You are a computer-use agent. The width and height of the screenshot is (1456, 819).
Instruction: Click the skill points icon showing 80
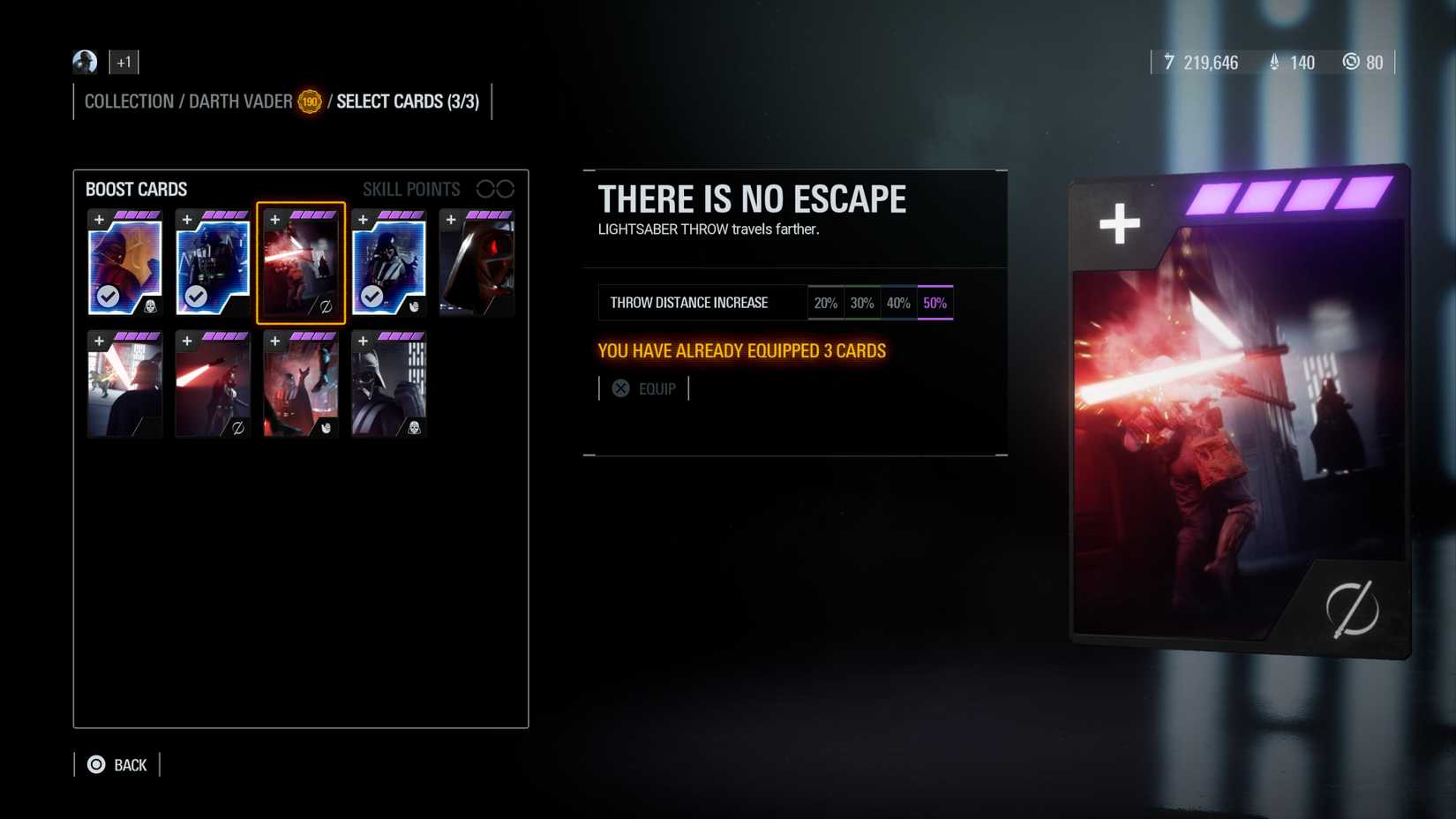pyautogui.click(x=1351, y=63)
